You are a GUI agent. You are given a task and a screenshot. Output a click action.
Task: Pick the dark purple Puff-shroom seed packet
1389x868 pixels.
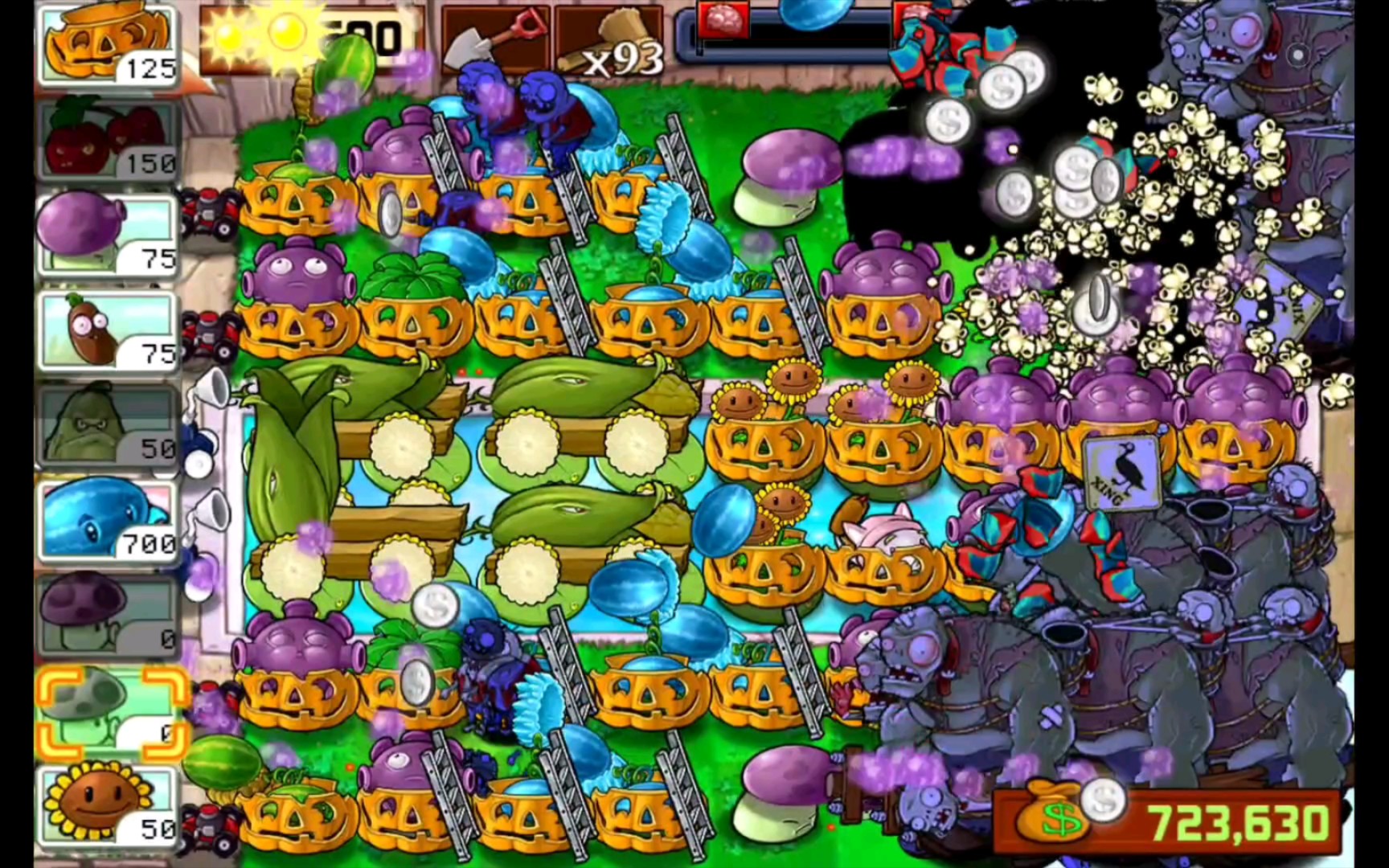pos(108,615)
